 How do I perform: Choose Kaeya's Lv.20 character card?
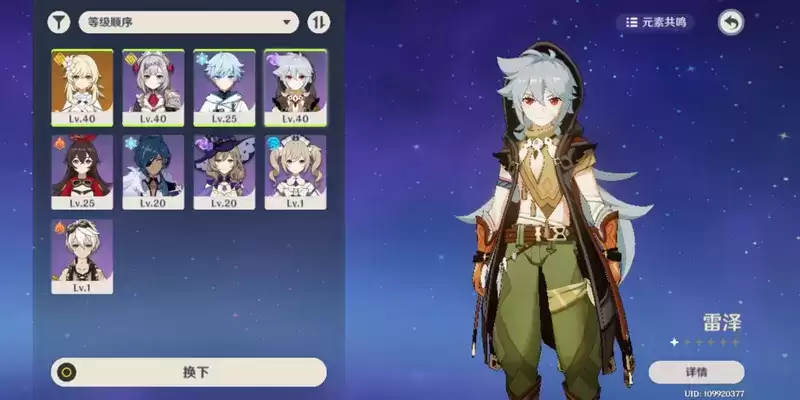pyautogui.click(x=153, y=172)
